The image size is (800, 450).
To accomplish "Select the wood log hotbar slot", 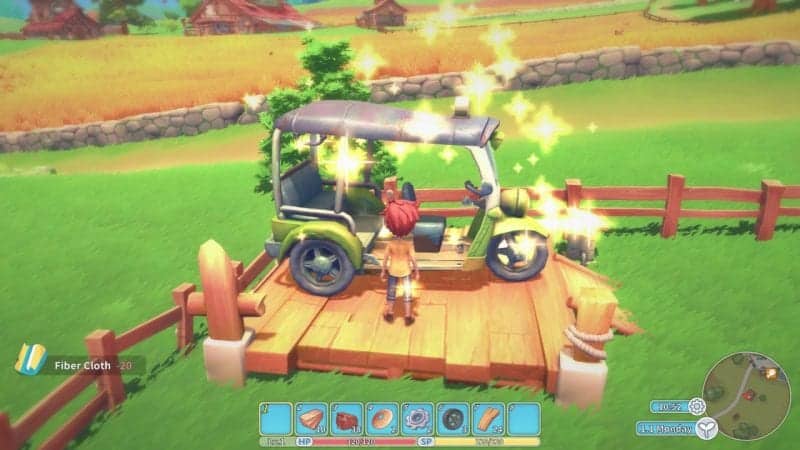I will tap(312, 418).
